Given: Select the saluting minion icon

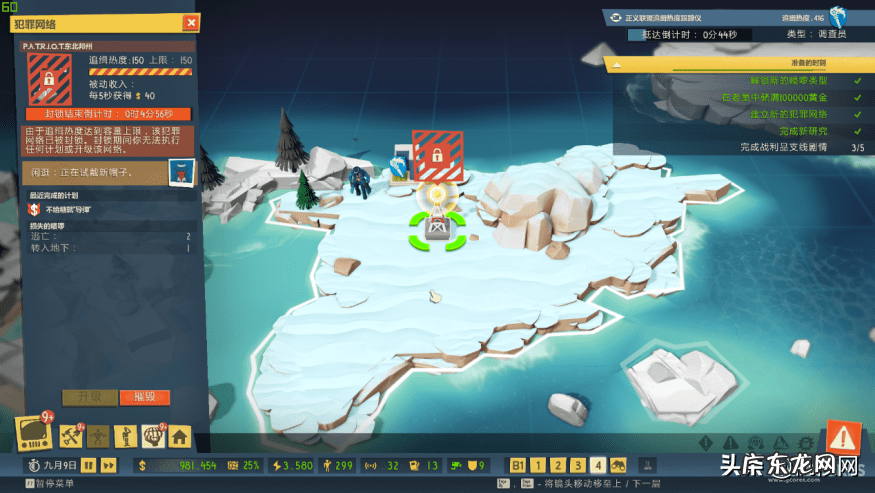Looking at the screenshot, I should pos(126,436).
